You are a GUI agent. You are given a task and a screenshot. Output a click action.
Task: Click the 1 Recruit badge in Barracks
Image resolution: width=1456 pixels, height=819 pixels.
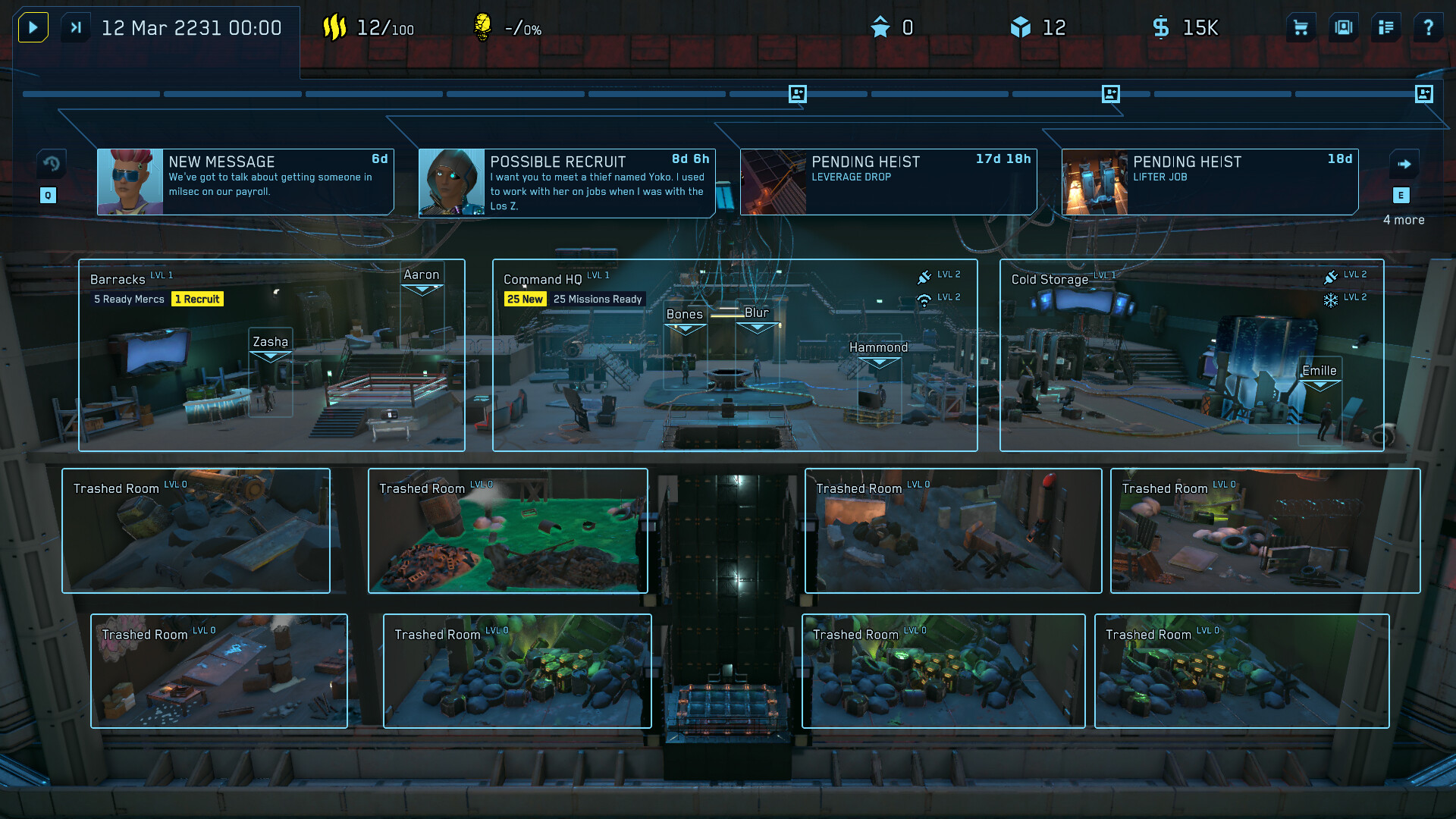(197, 299)
